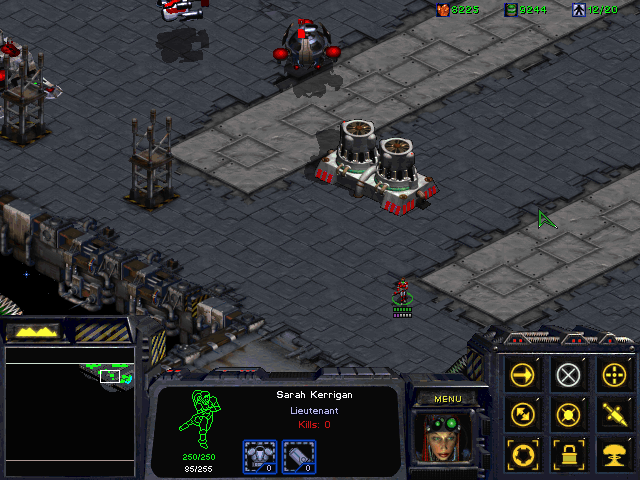Click the green unit wireframe
This screenshot has width=640, height=480.
pos(198,420)
